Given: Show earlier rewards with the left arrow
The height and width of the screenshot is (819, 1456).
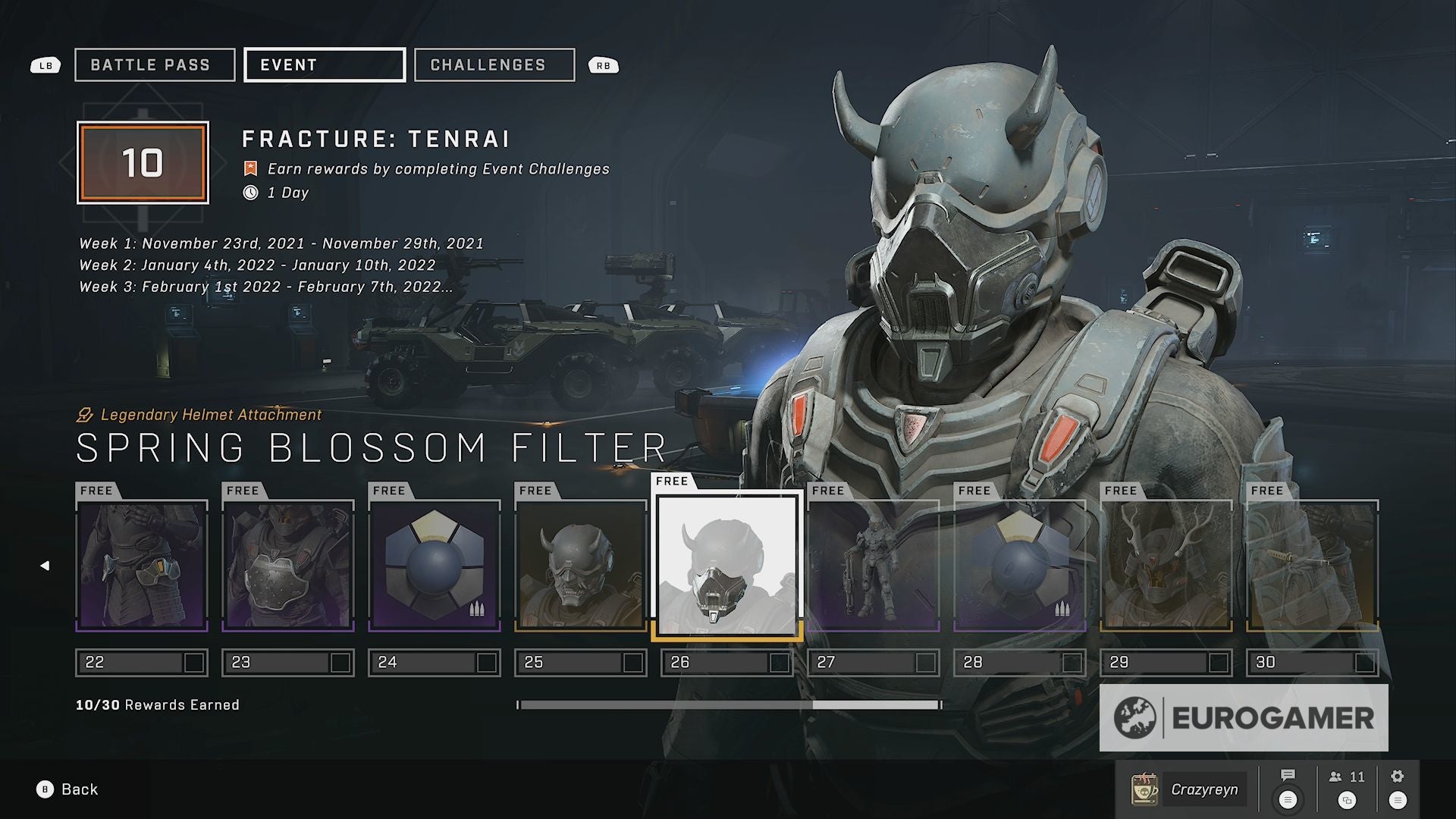Looking at the screenshot, I should 45,566.
